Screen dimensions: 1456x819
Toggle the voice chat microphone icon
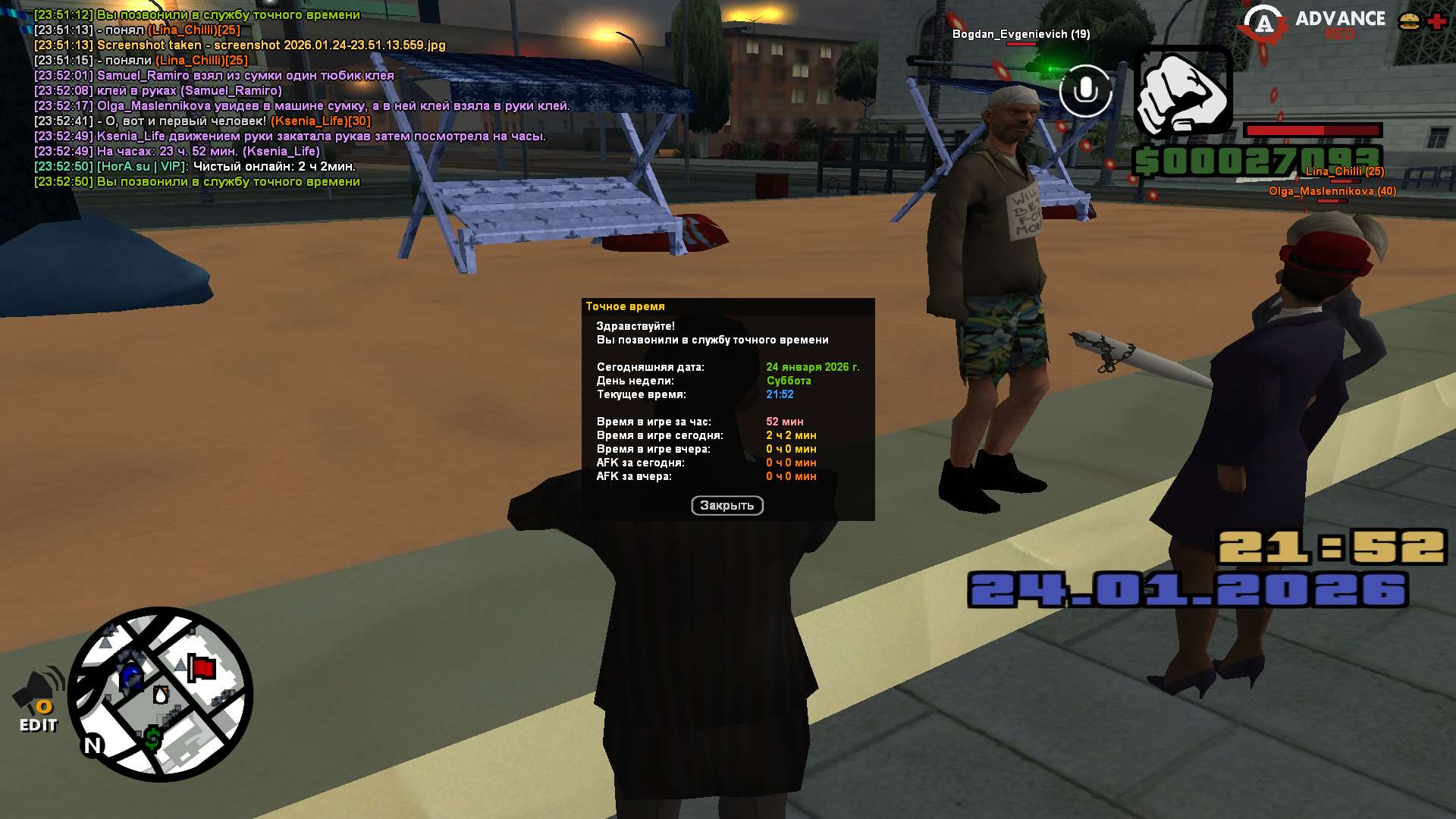pyautogui.click(x=1085, y=91)
